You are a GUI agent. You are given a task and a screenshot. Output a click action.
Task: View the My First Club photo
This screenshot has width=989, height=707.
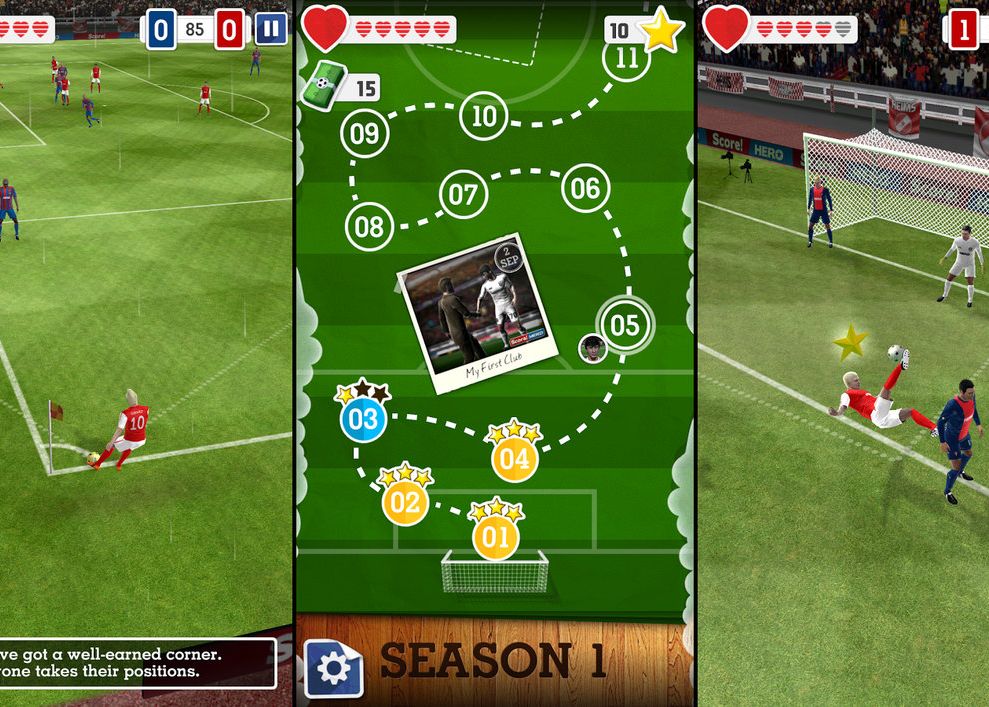[478, 325]
